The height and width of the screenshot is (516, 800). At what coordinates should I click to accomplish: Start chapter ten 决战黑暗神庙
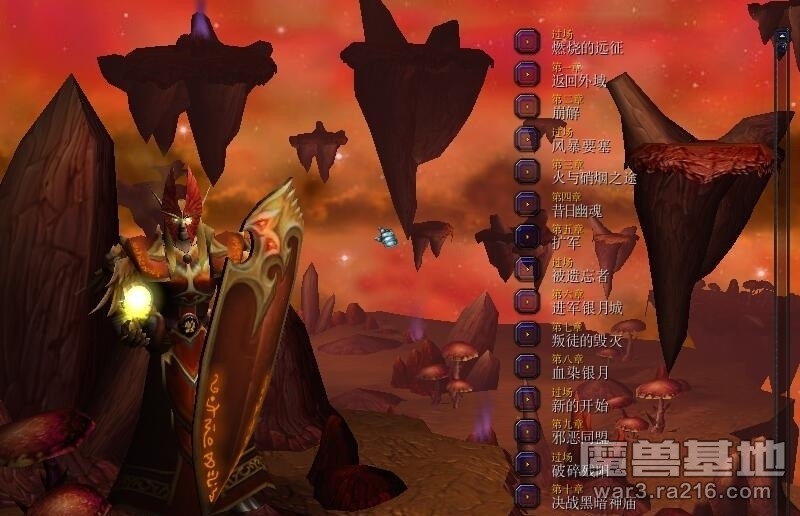coord(527,495)
